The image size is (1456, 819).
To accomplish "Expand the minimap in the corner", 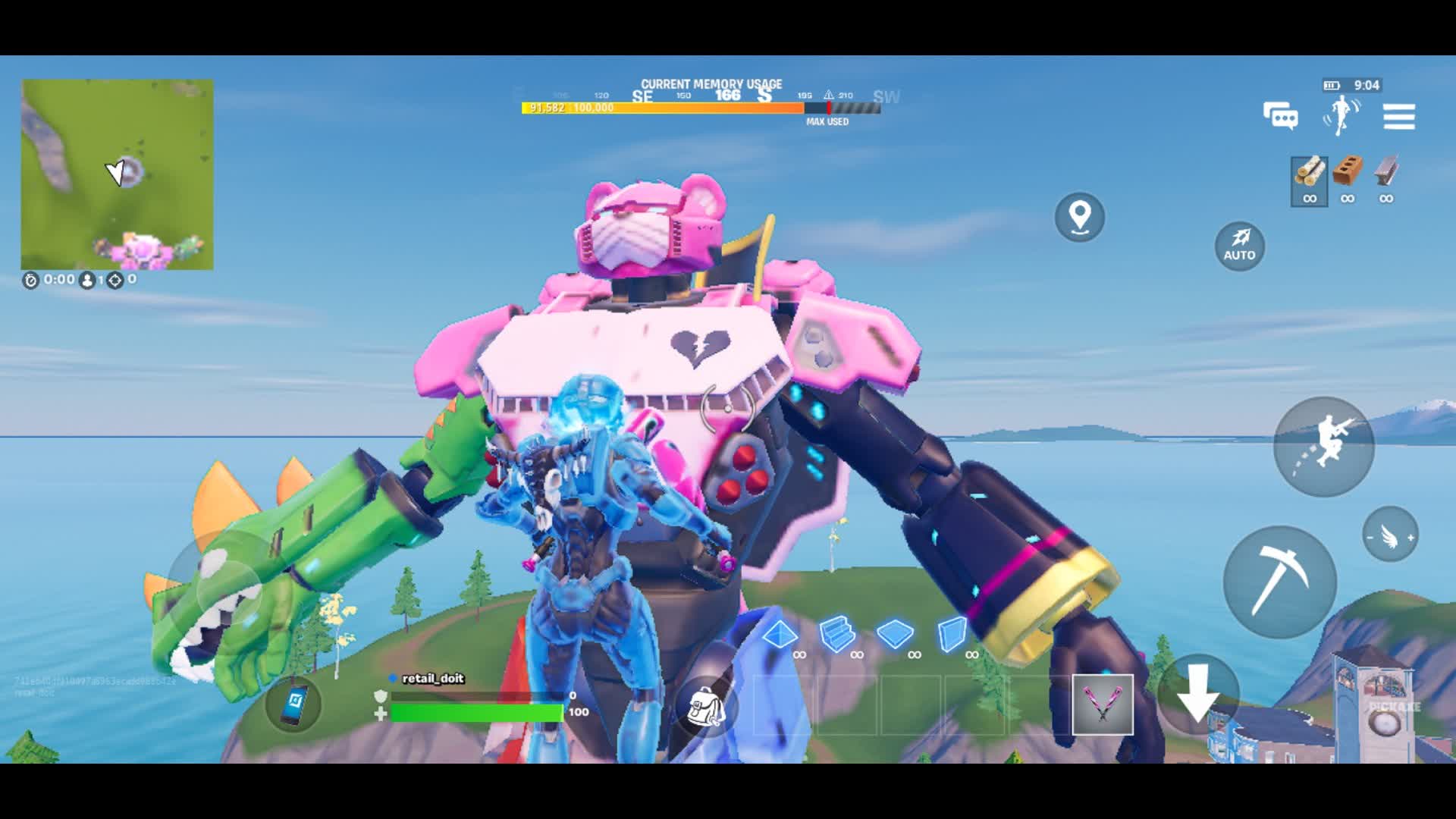I will 118,173.
